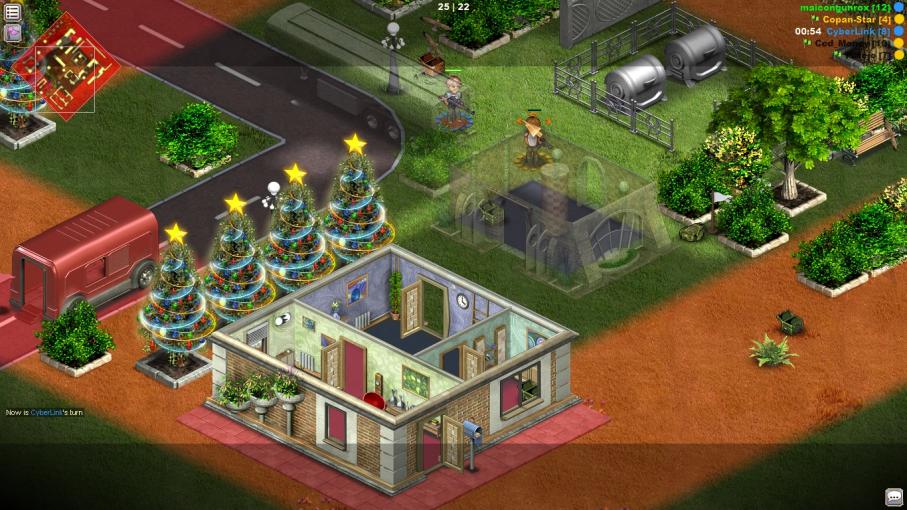Image resolution: width=907 pixels, height=510 pixels.
Task: Select player CyberLink in the player list
Action: 858,31
